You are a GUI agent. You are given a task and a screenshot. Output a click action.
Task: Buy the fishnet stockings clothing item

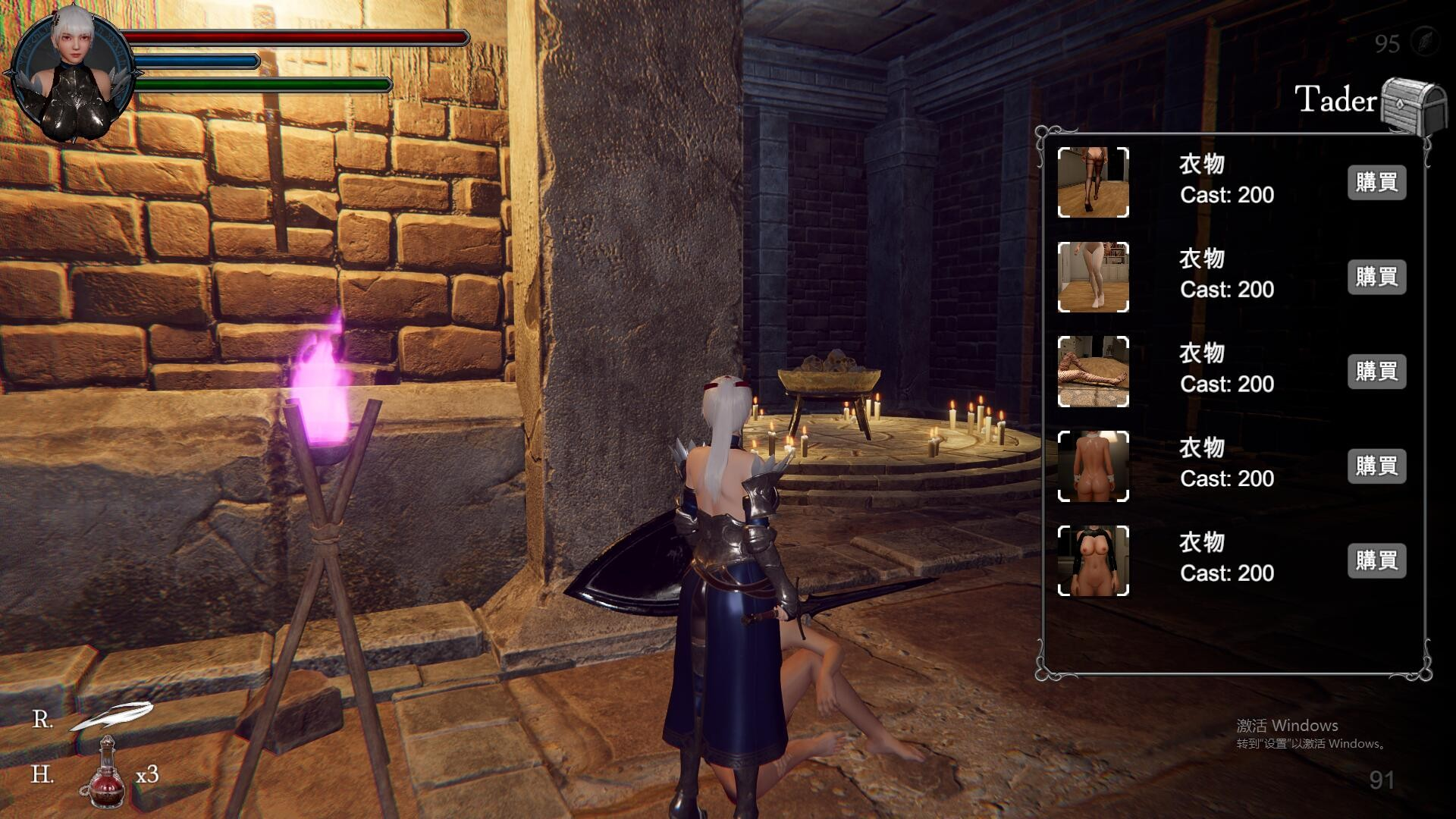tap(1376, 372)
